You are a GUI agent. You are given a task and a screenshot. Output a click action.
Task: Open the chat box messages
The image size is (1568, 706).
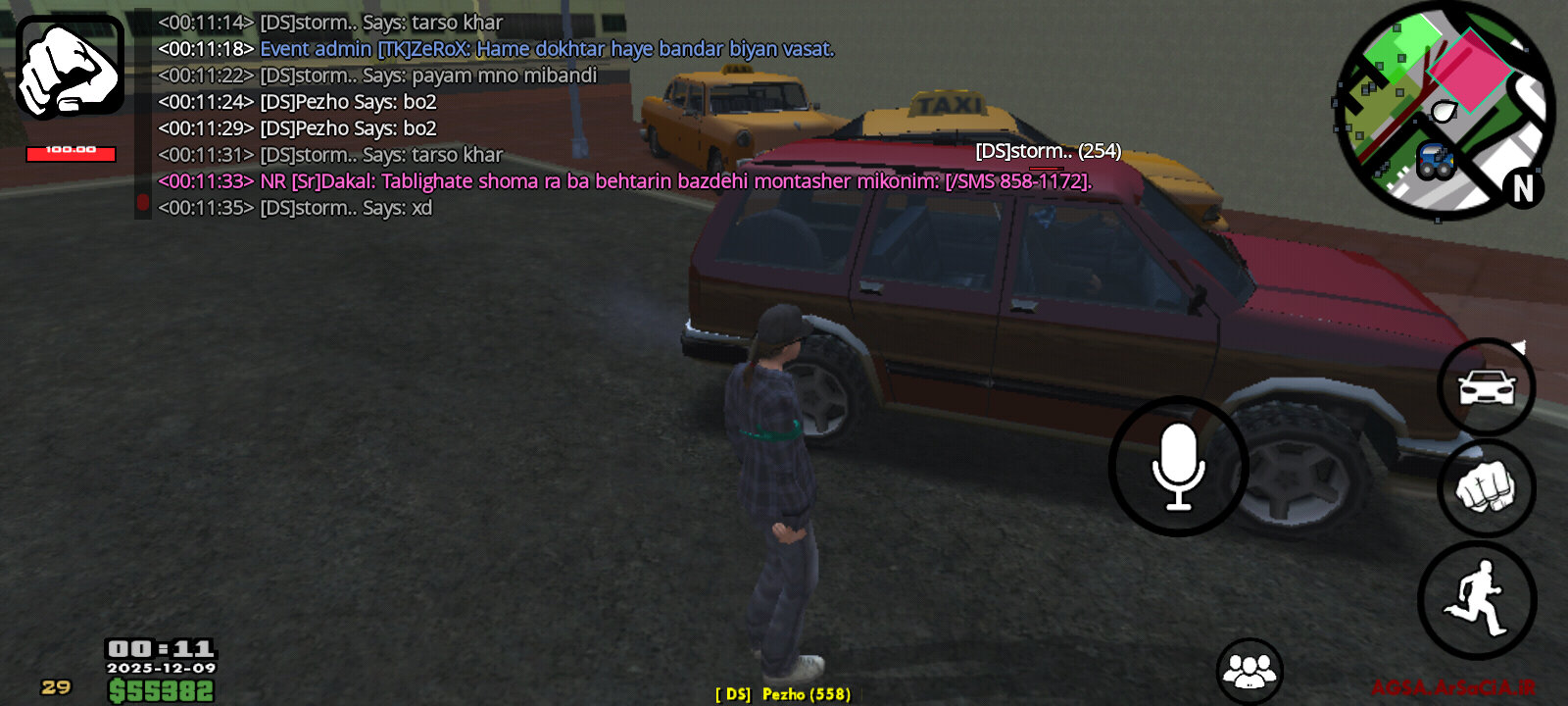(490, 115)
